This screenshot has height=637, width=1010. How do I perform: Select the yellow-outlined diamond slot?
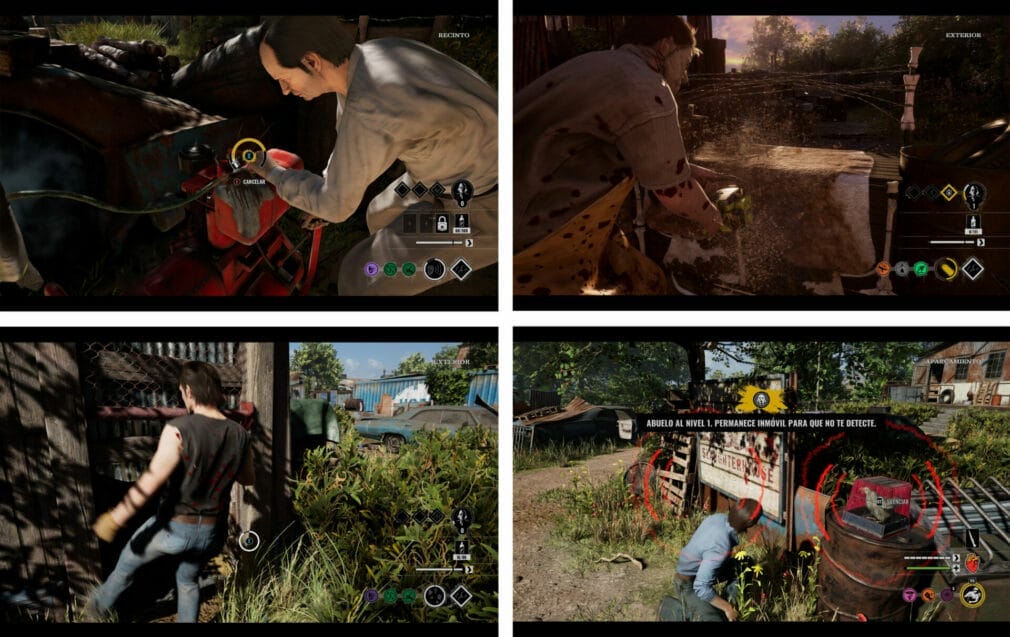pos(948,193)
